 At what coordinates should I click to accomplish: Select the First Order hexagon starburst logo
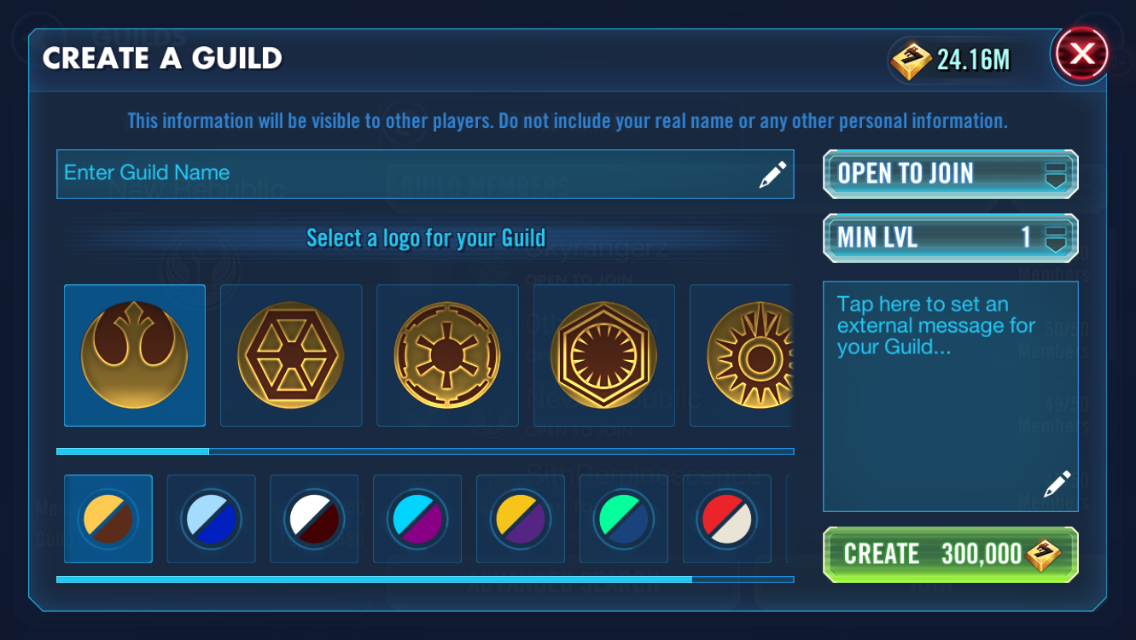pyautogui.click(x=604, y=355)
